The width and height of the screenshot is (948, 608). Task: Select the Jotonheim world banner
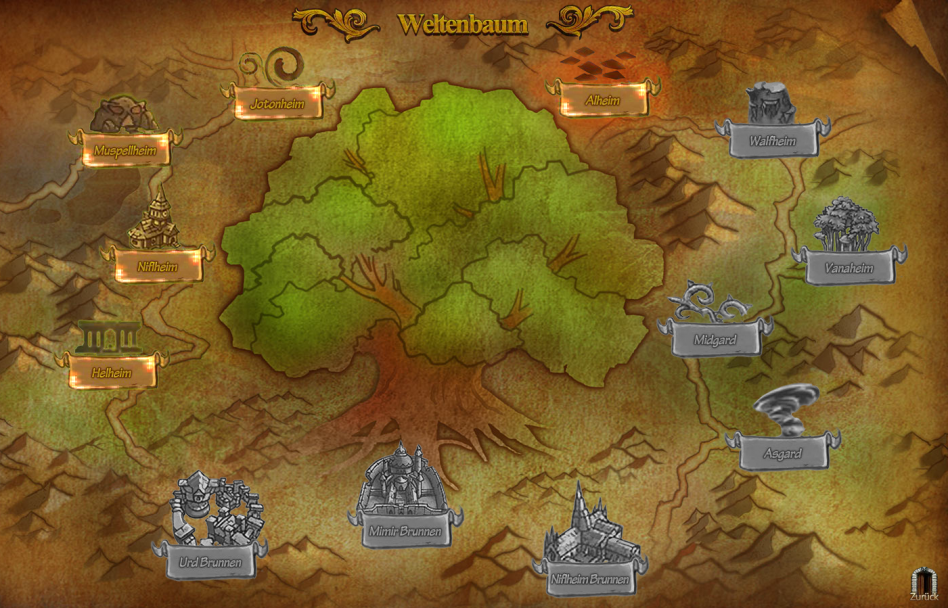pyautogui.click(x=278, y=102)
